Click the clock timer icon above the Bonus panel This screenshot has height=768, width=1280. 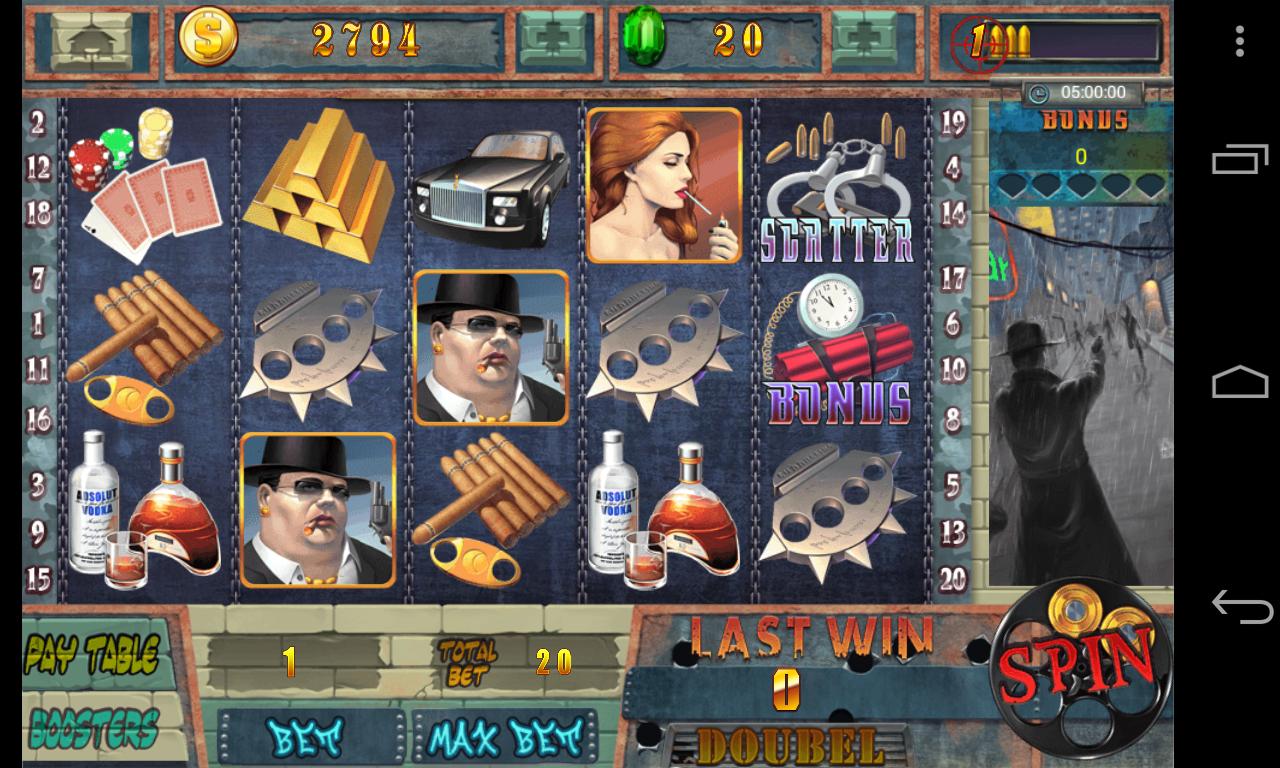click(x=1036, y=91)
